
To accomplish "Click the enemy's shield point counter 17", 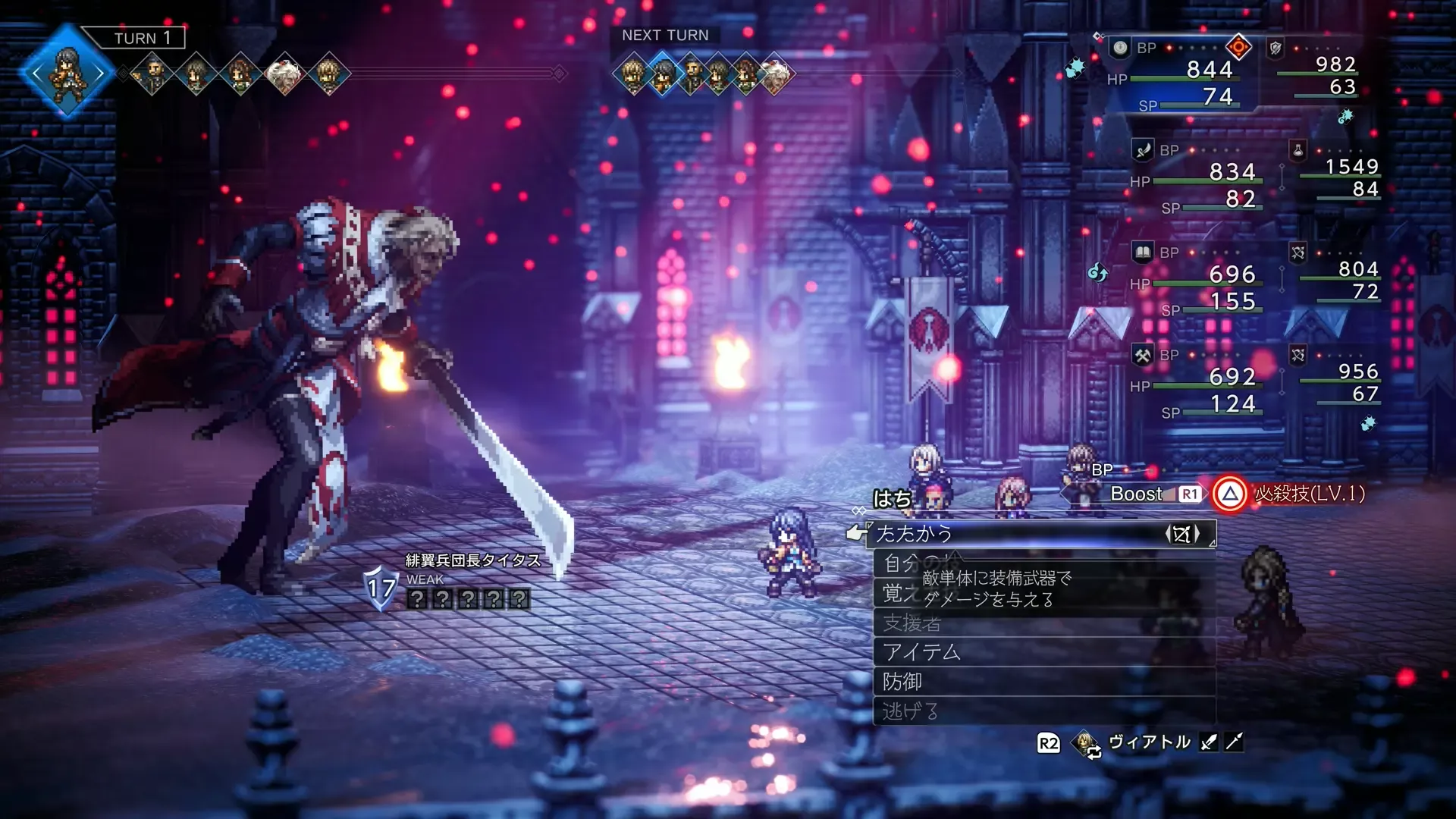I will coord(381,588).
